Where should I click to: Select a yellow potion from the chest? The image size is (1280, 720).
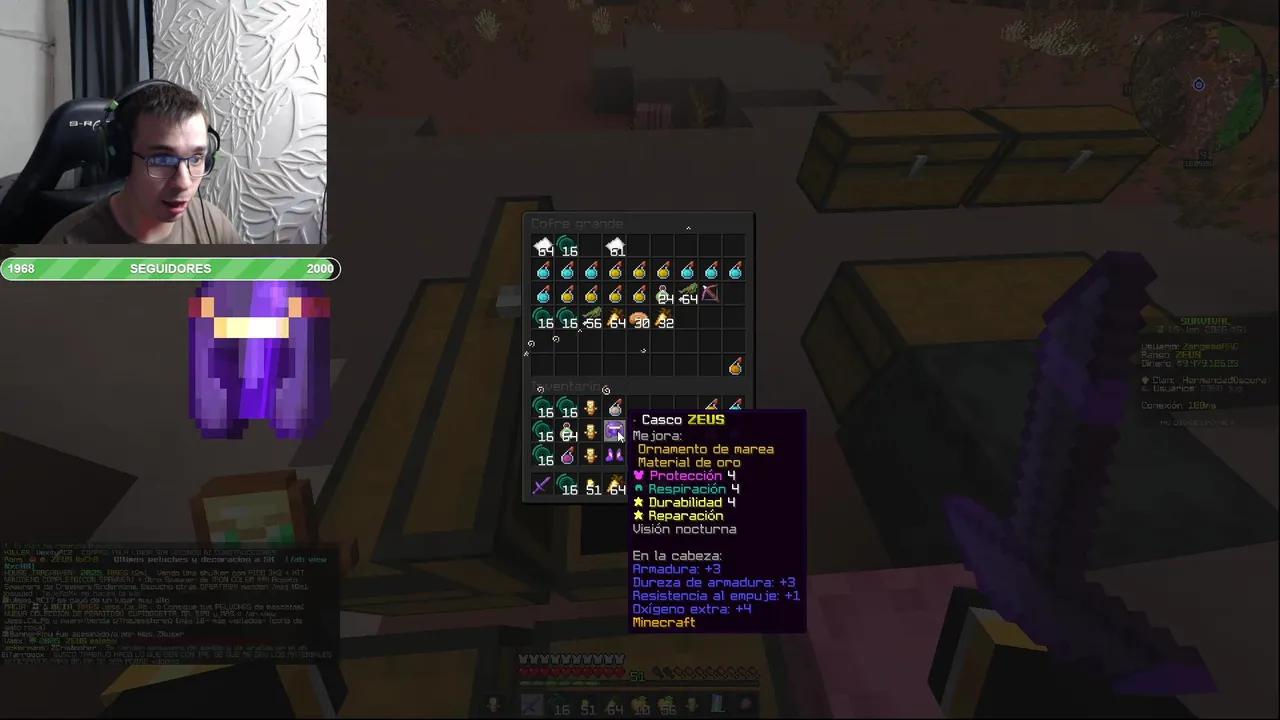tap(617, 271)
